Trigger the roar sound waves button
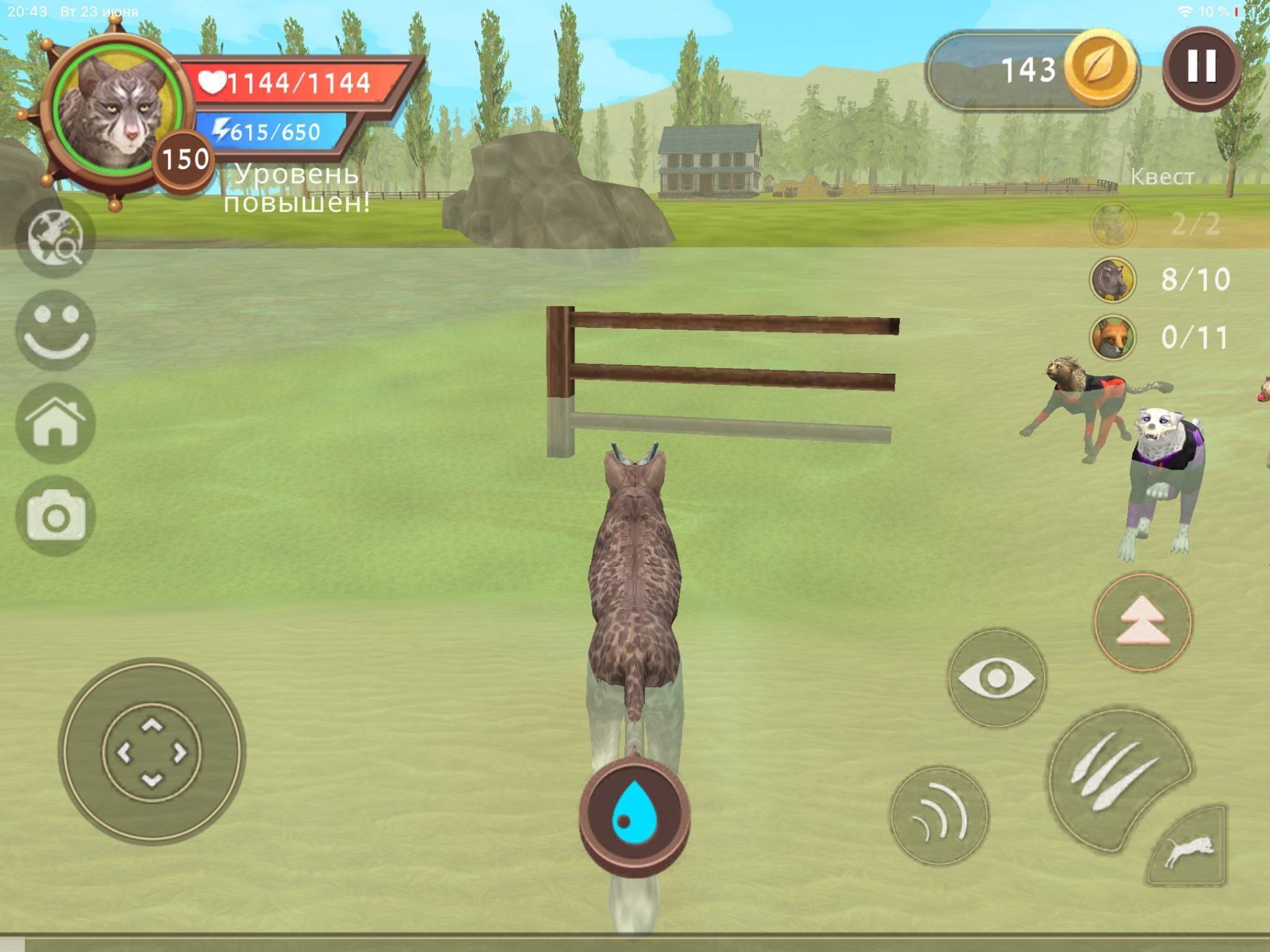 939,816
